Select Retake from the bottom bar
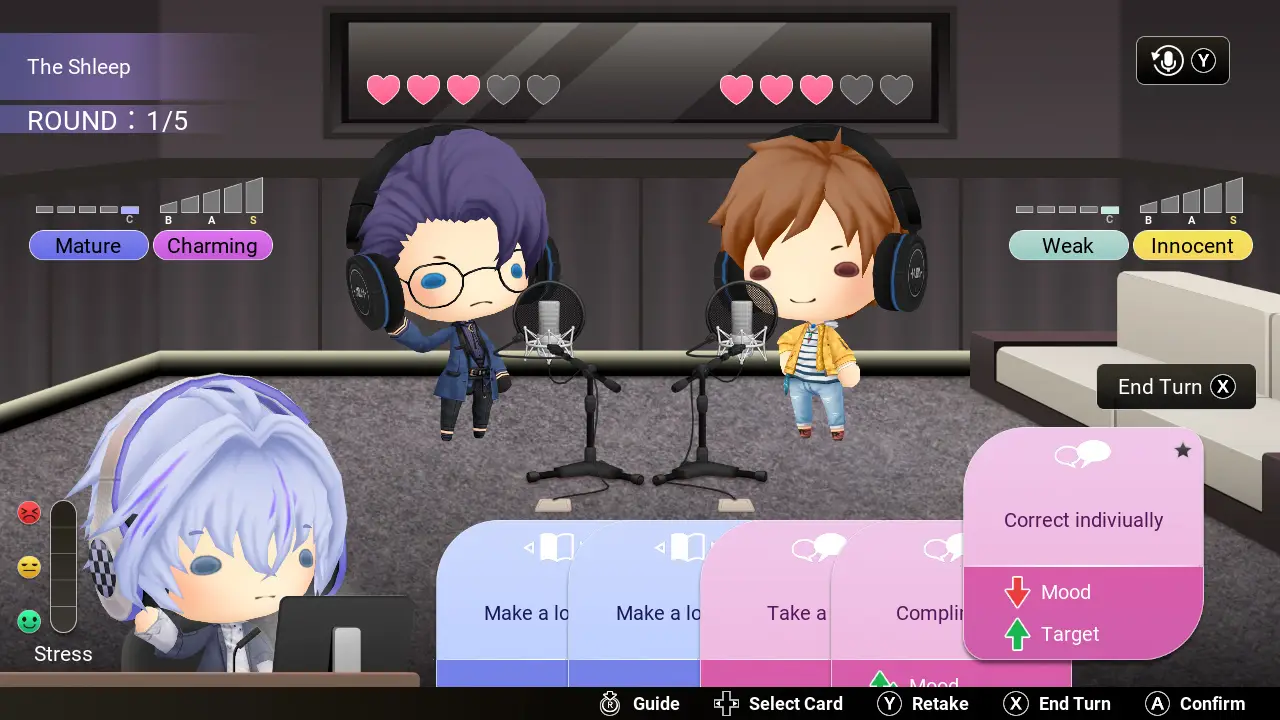1280x720 pixels. point(940,703)
